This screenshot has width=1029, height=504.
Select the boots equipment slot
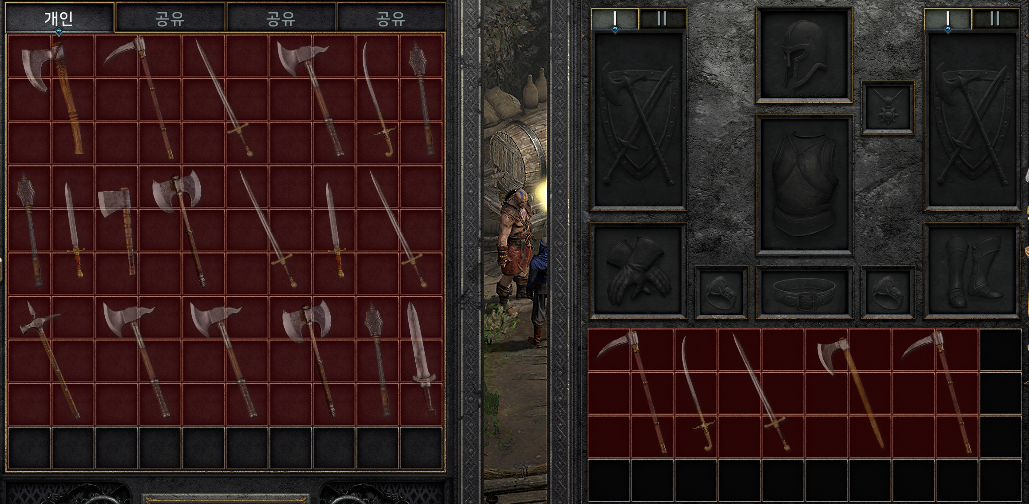(970, 270)
